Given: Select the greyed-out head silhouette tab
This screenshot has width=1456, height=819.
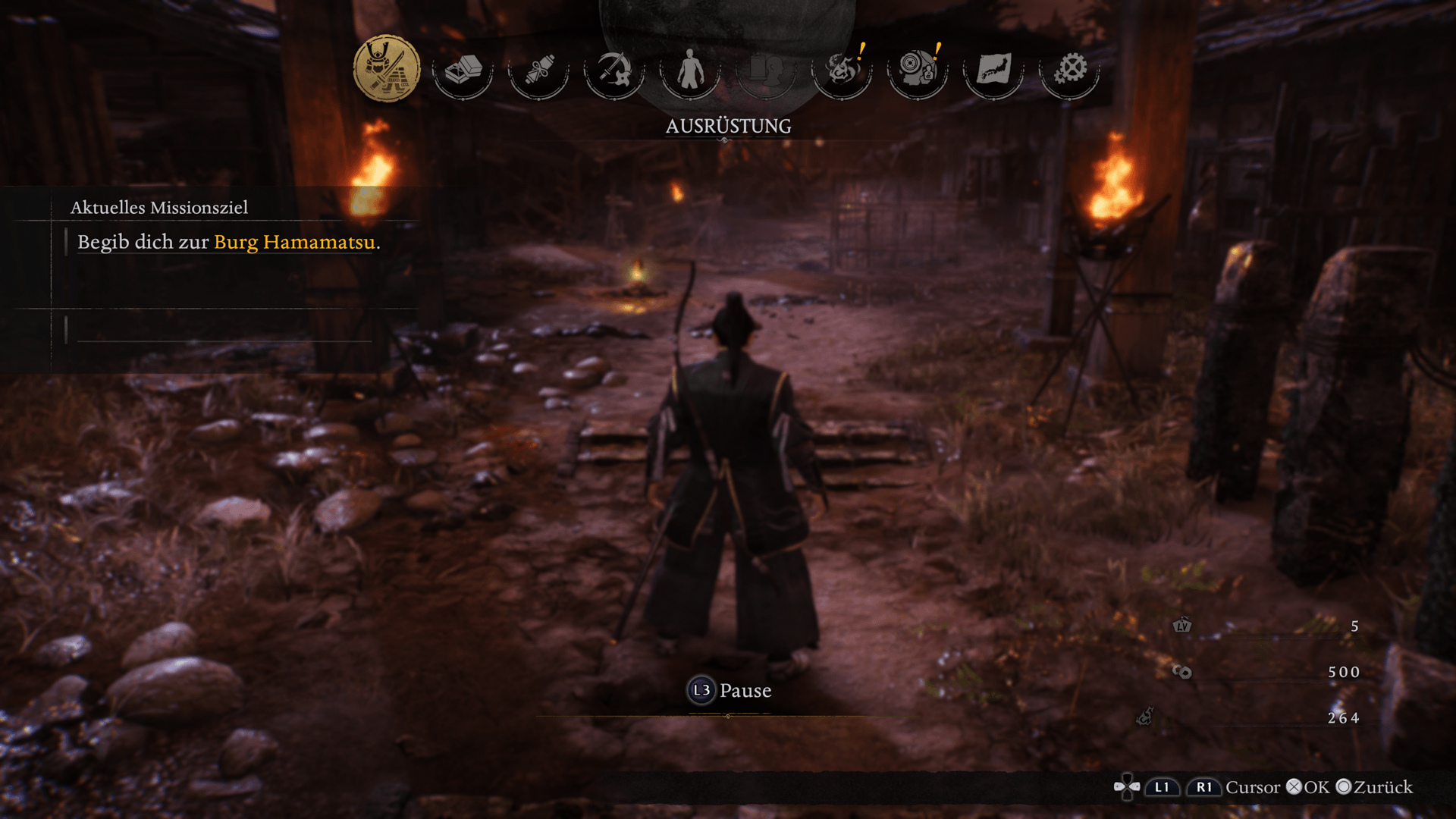Looking at the screenshot, I should pyautogui.click(x=766, y=70).
